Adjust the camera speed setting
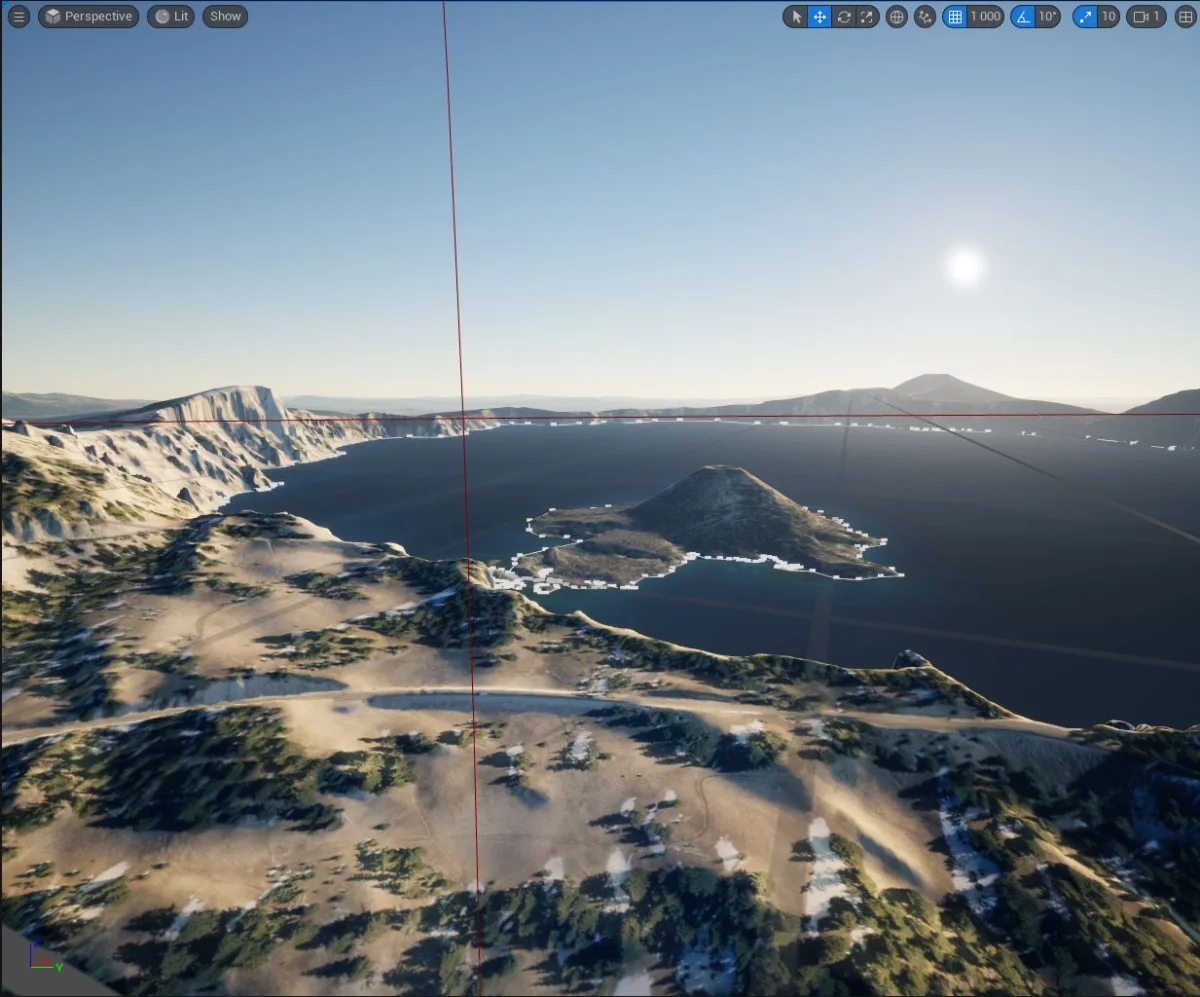The width and height of the screenshot is (1200, 997). coord(1146,16)
